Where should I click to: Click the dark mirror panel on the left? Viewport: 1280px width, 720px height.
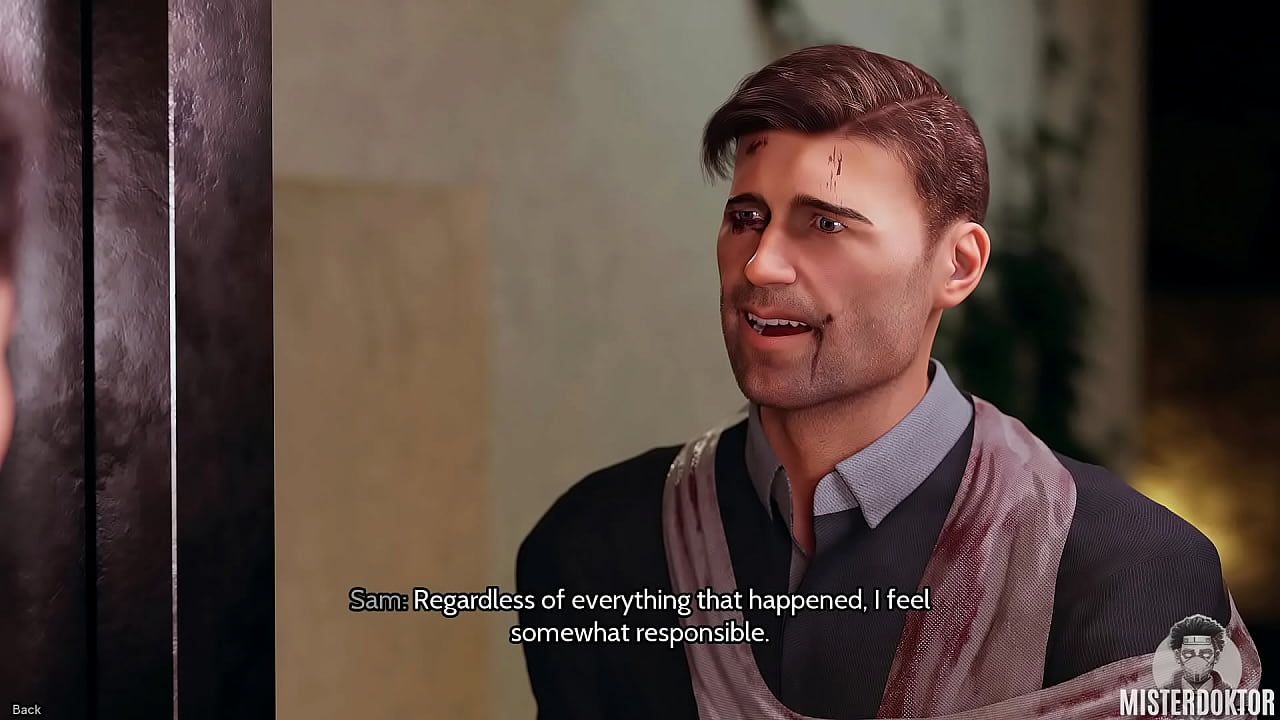(x=130, y=350)
